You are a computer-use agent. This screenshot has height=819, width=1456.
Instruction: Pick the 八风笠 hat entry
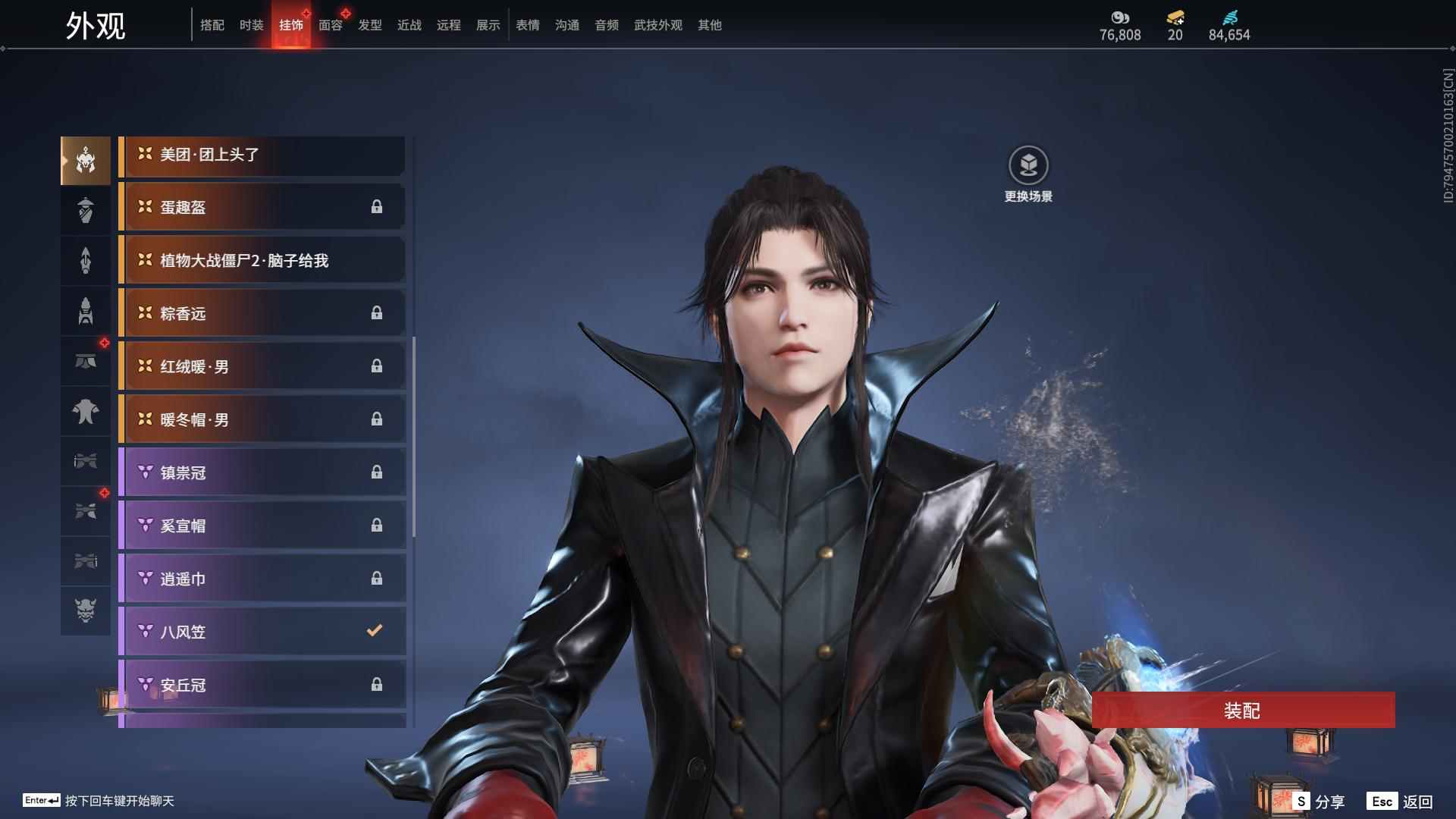(x=262, y=632)
